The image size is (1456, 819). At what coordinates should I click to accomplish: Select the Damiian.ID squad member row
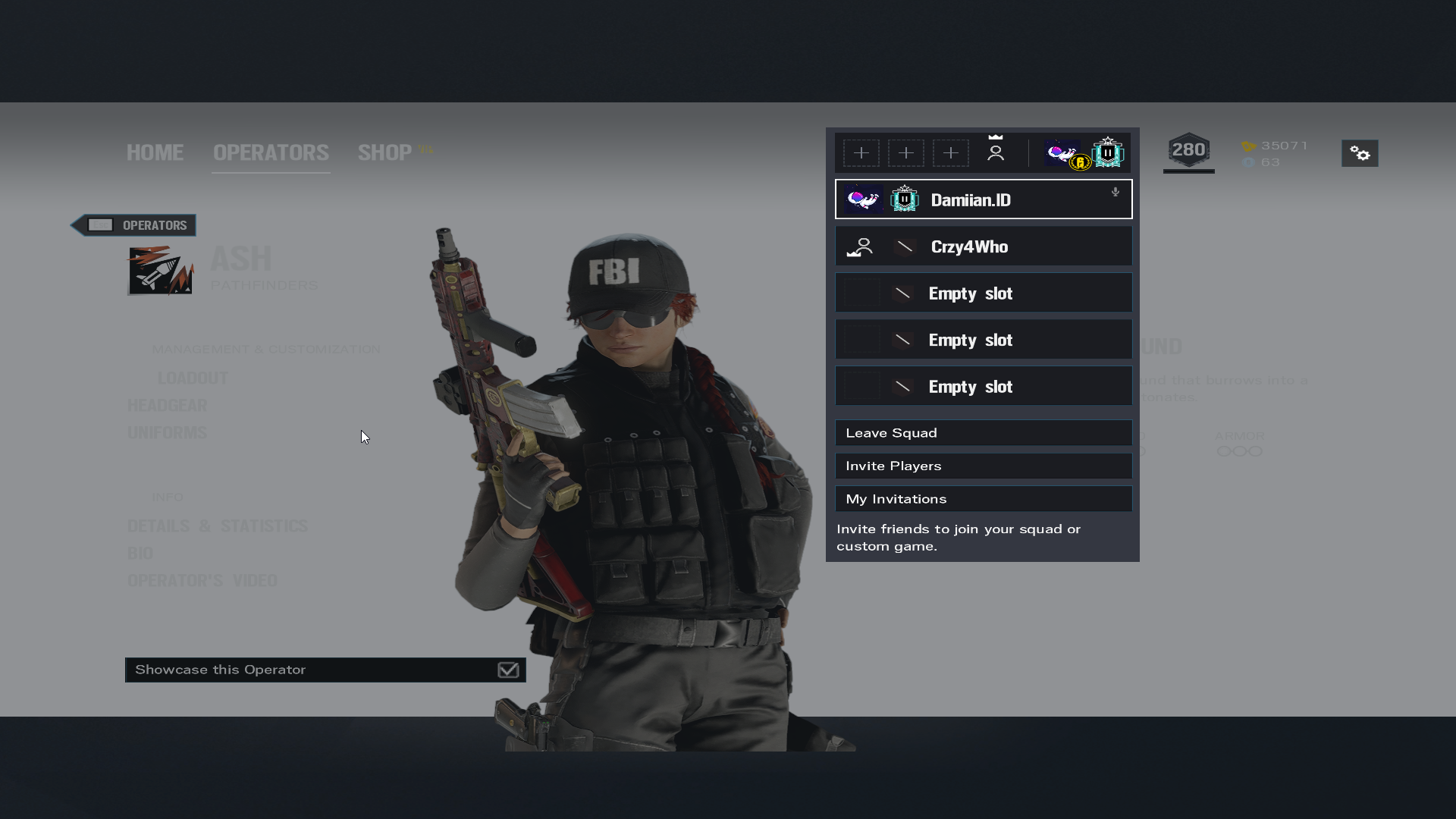(x=984, y=199)
